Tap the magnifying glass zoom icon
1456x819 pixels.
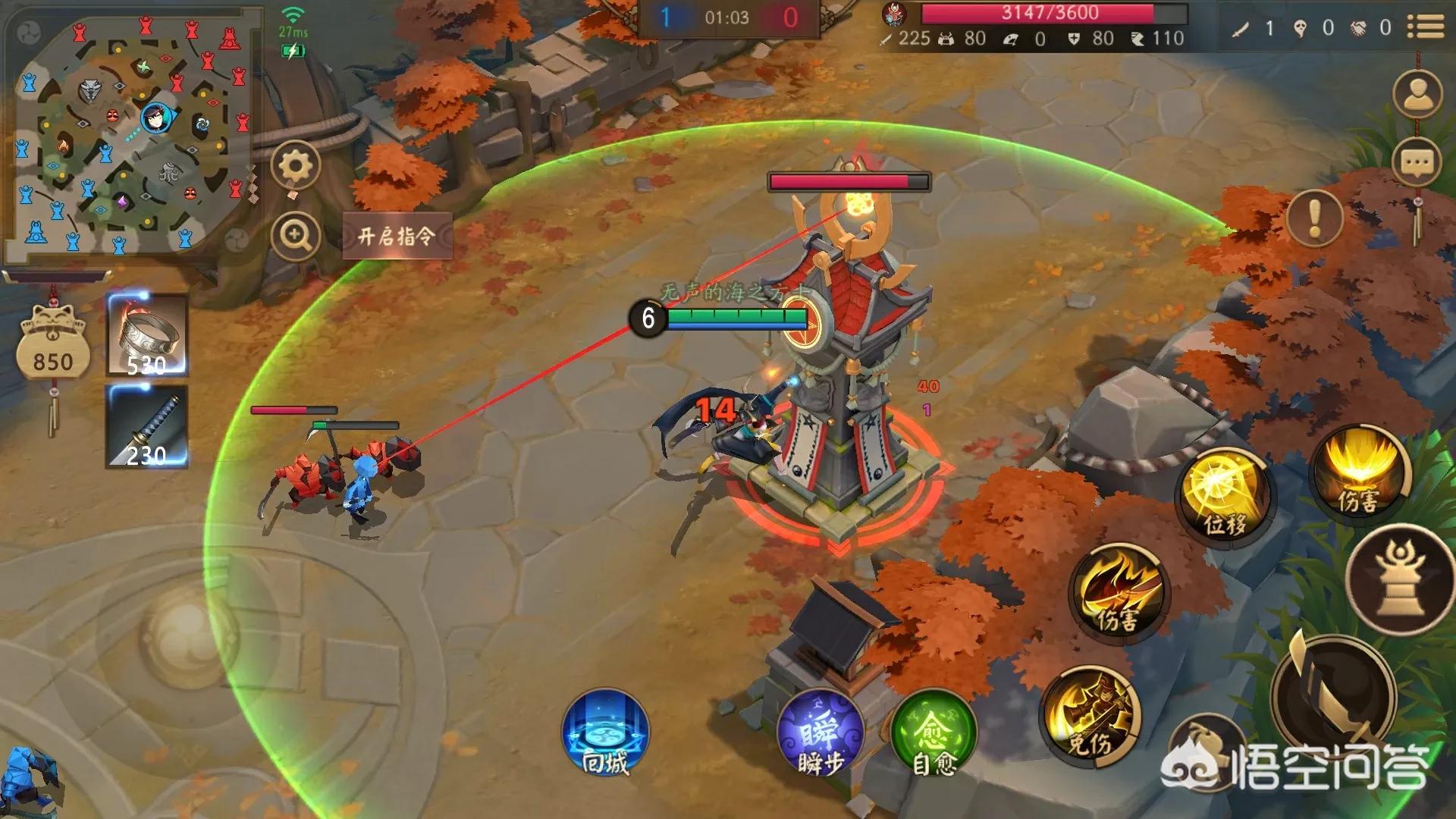click(296, 236)
